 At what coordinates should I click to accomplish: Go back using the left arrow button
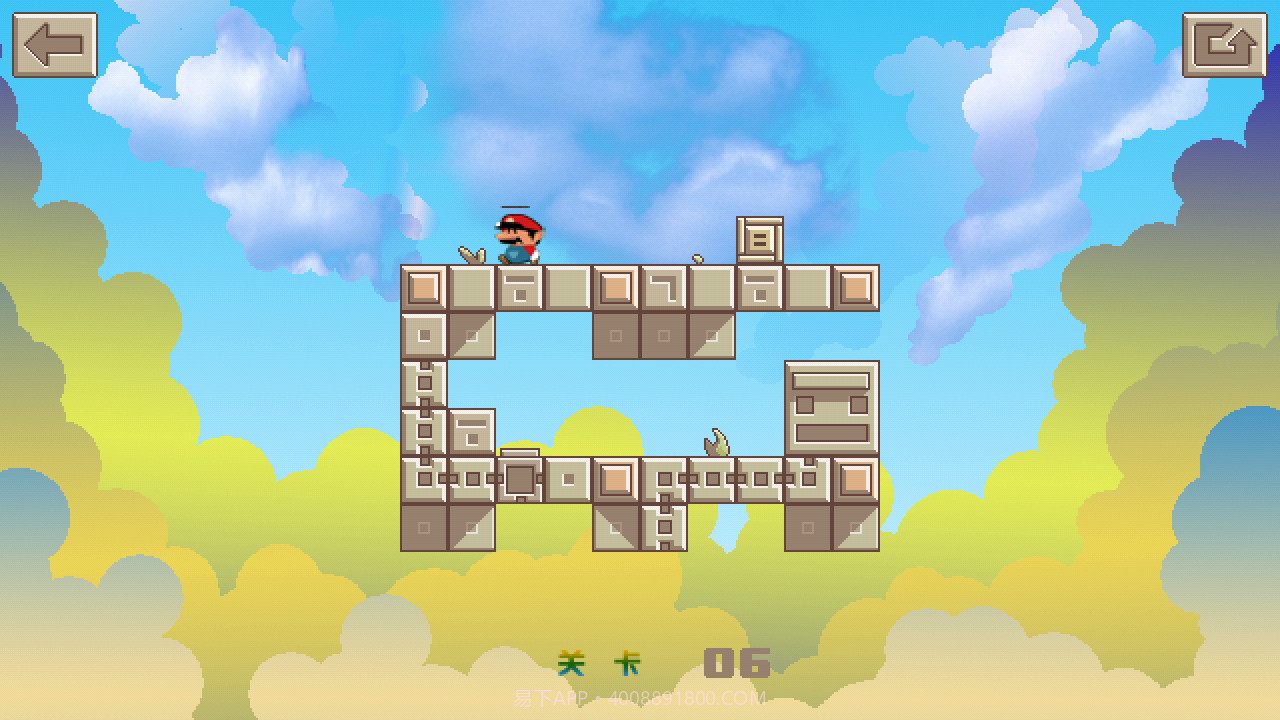pyautogui.click(x=55, y=45)
